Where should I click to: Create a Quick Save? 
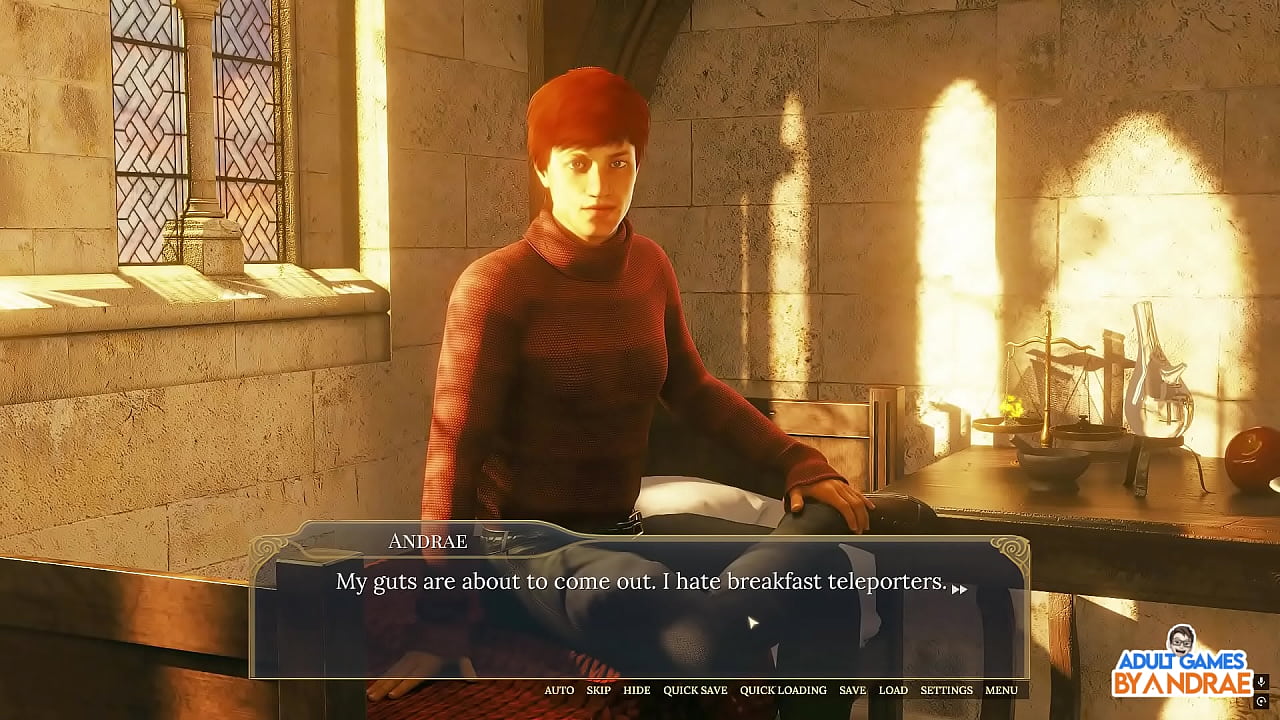pos(695,690)
